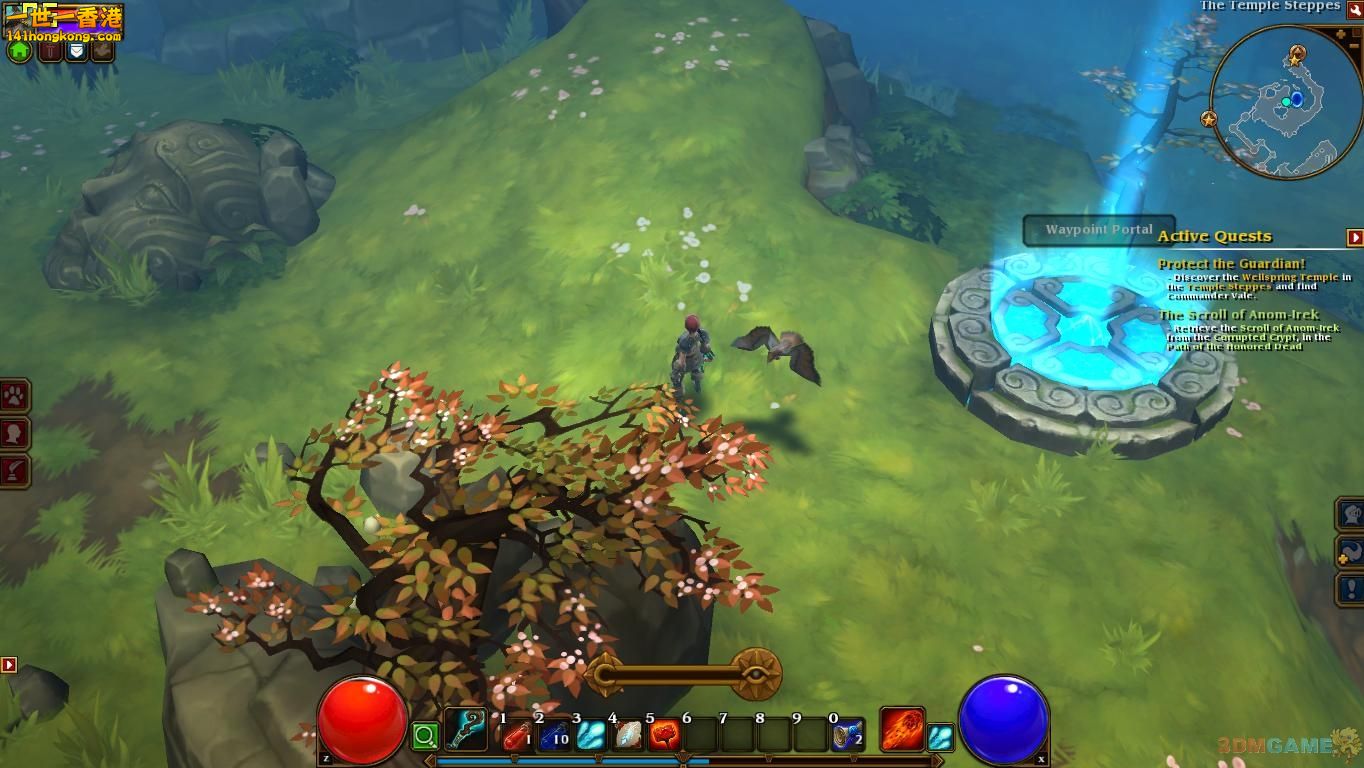This screenshot has height=768, width=1364.
Task: Open the pet paw panel icon
Action: click(x=15, y=396)
